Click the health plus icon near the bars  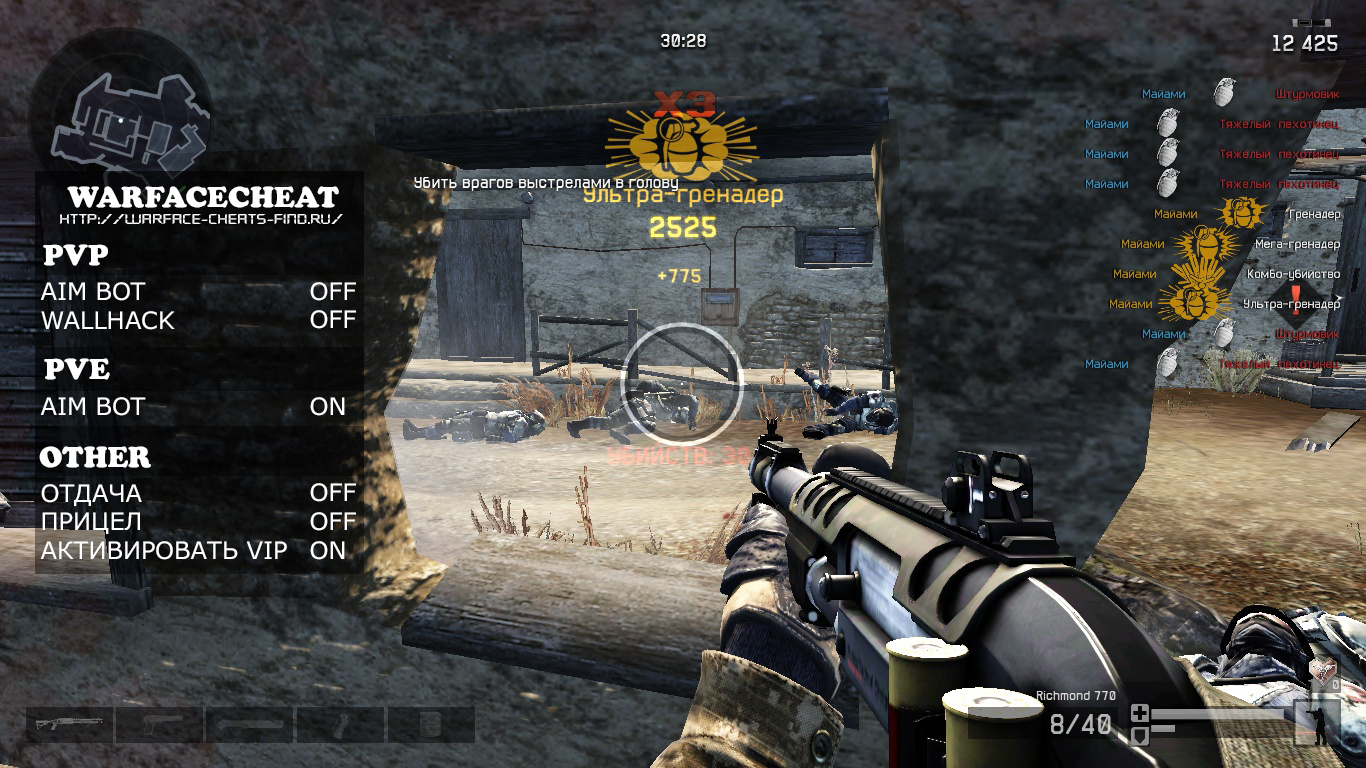(x=1139, y=712)
